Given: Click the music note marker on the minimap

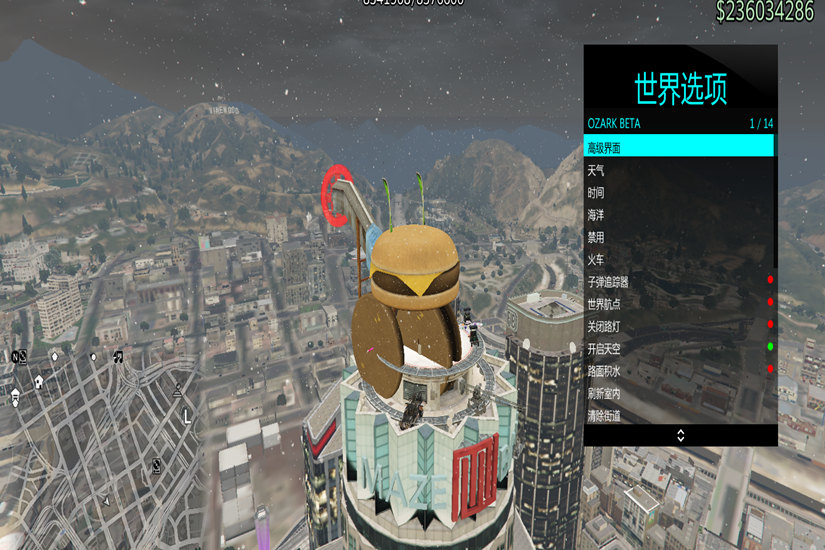Looking at the screenshot, I should [x=118, y=356].
